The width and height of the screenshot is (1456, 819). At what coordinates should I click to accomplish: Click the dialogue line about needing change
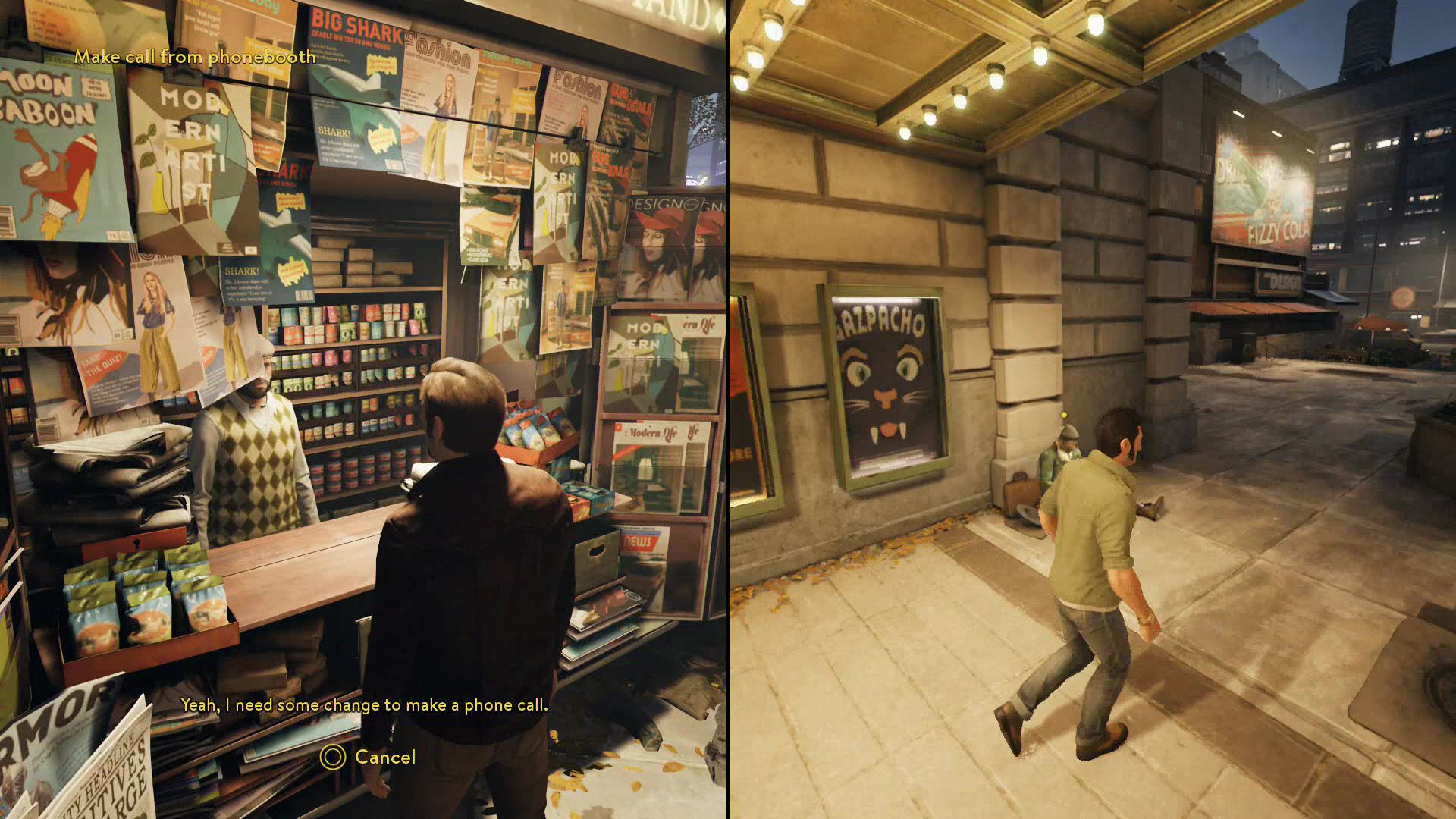(364, 704)
